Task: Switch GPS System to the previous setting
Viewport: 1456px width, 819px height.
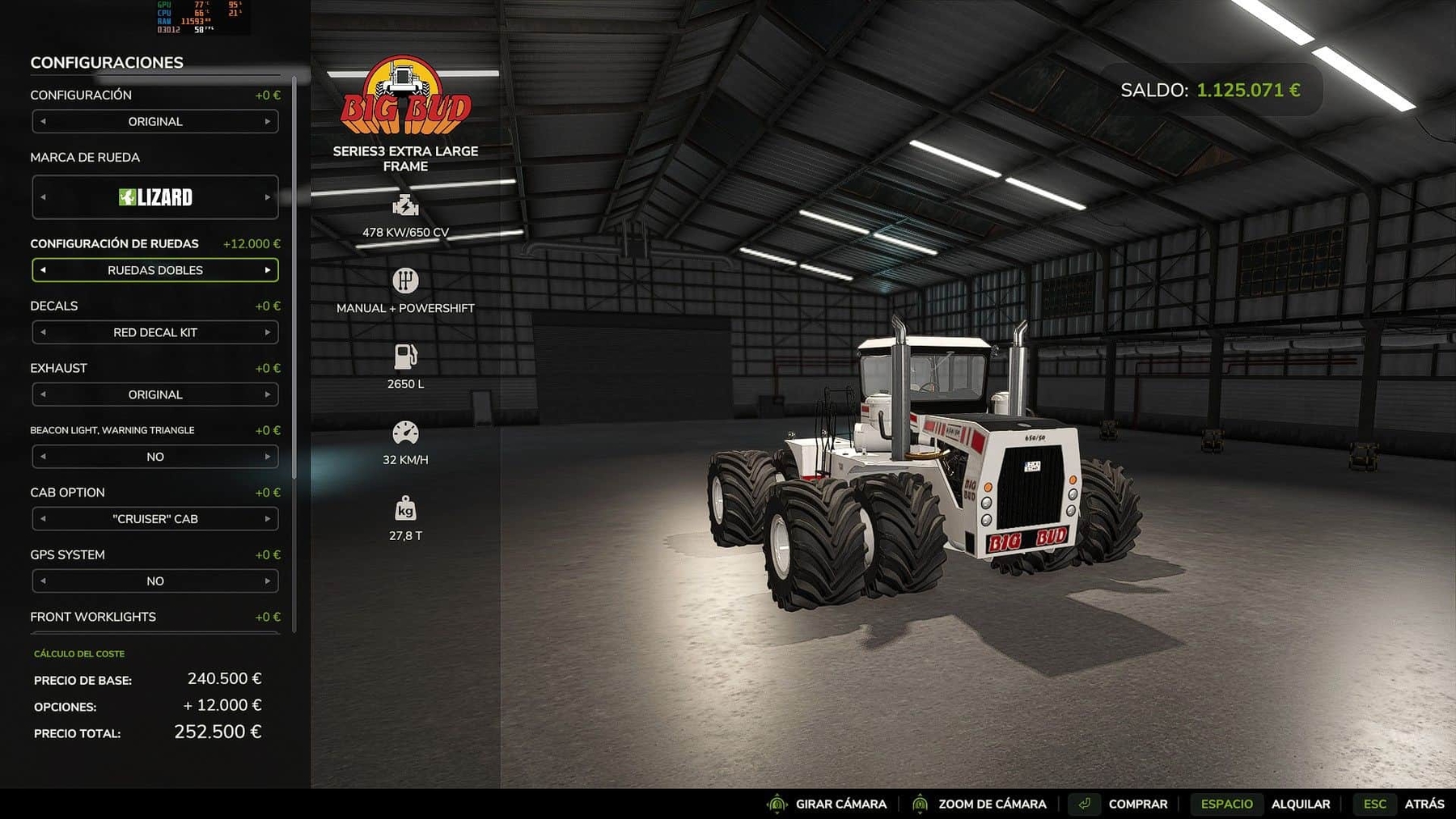Action: [43, 581]
